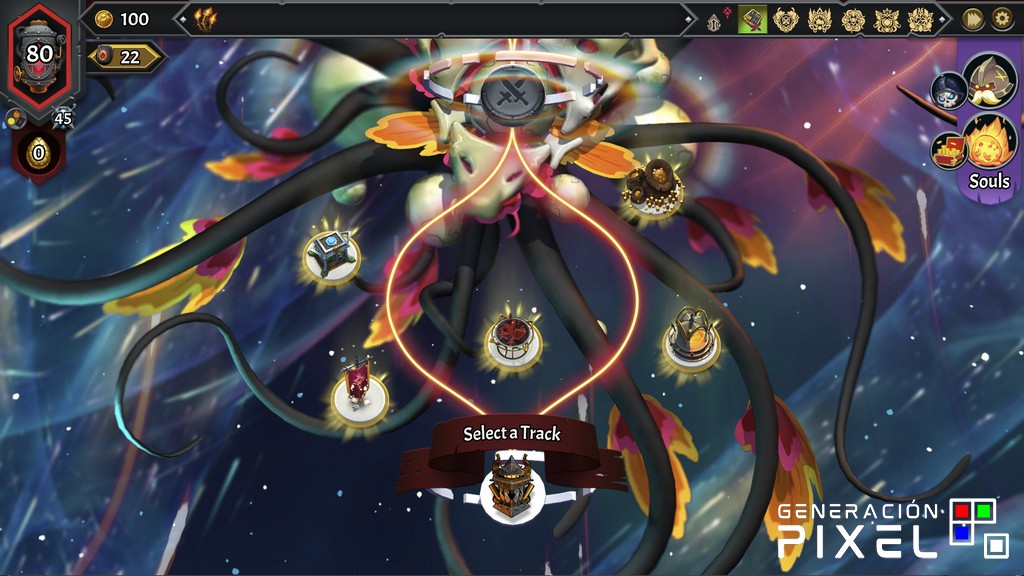Image resolution: width=1024 pixels, height=576 pixels.
Task: Check the golden dragon egg counter
Action: coord(39,153)
